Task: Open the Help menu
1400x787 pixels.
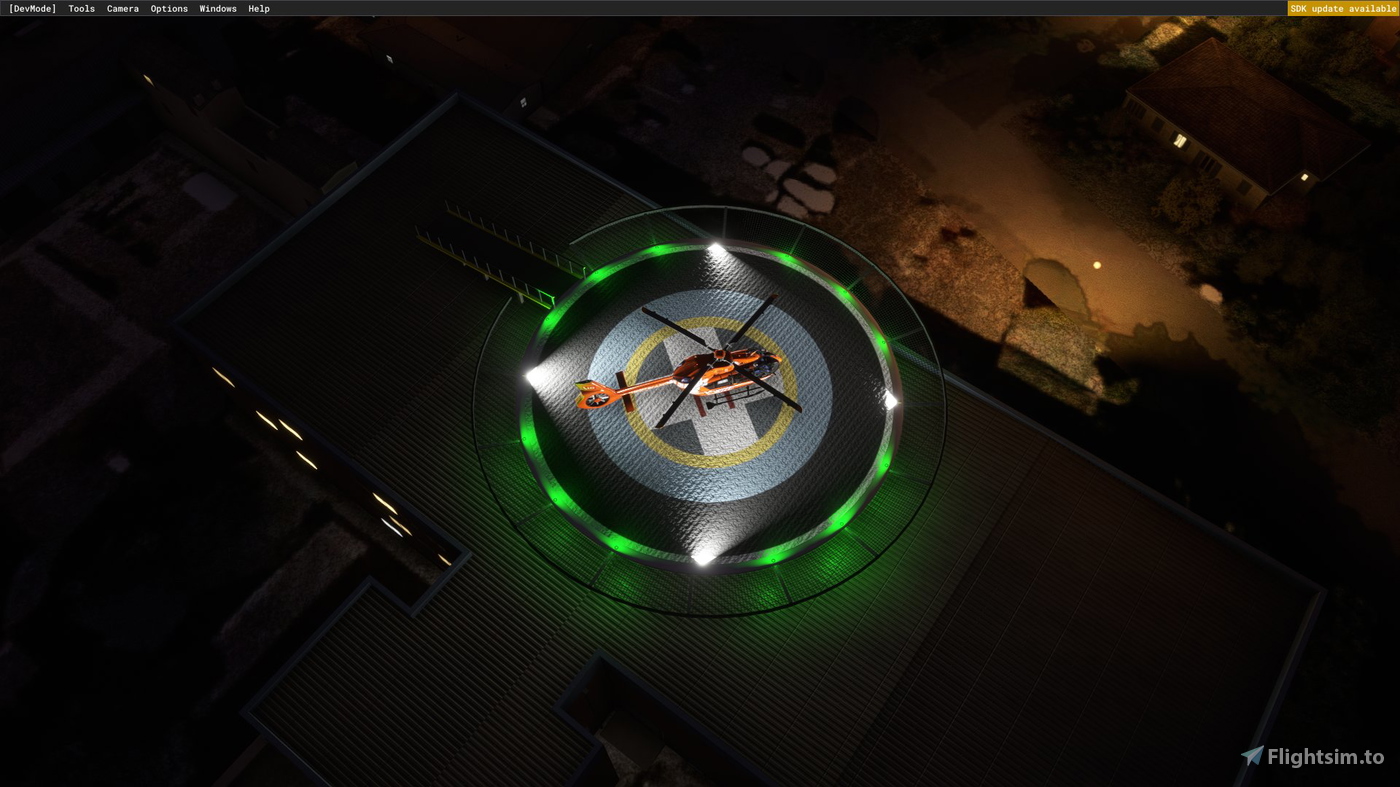Action: coord(258,8)
